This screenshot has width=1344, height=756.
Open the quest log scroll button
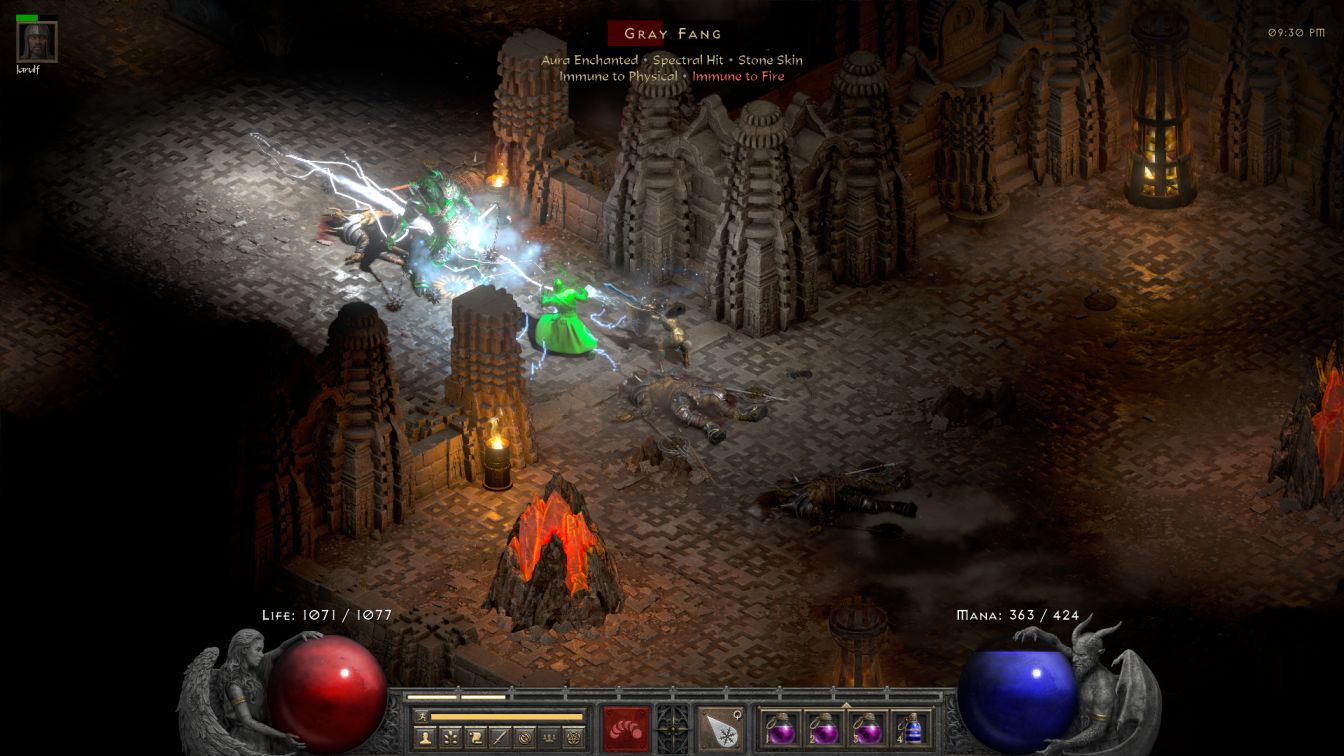[x=474, y=738]
